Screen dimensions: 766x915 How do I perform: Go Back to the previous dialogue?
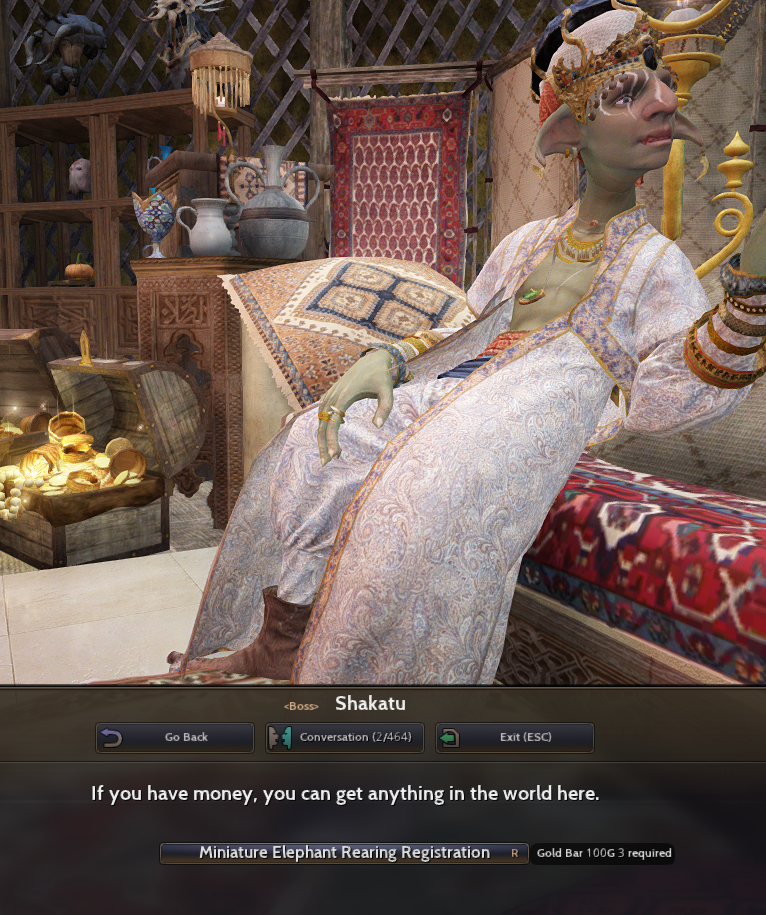pyautogui.click(x=175, y=738)
